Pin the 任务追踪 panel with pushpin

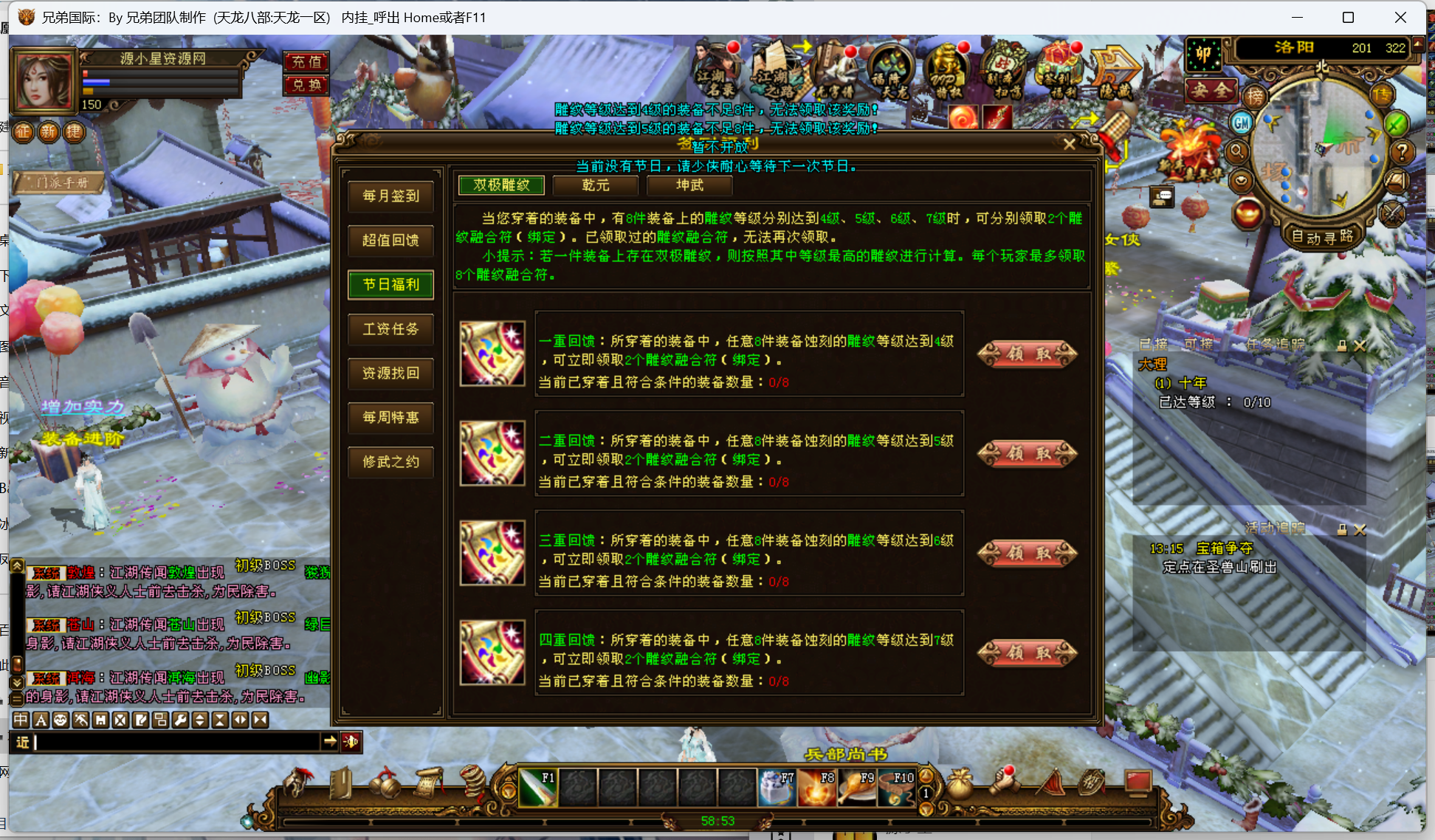1342,345
